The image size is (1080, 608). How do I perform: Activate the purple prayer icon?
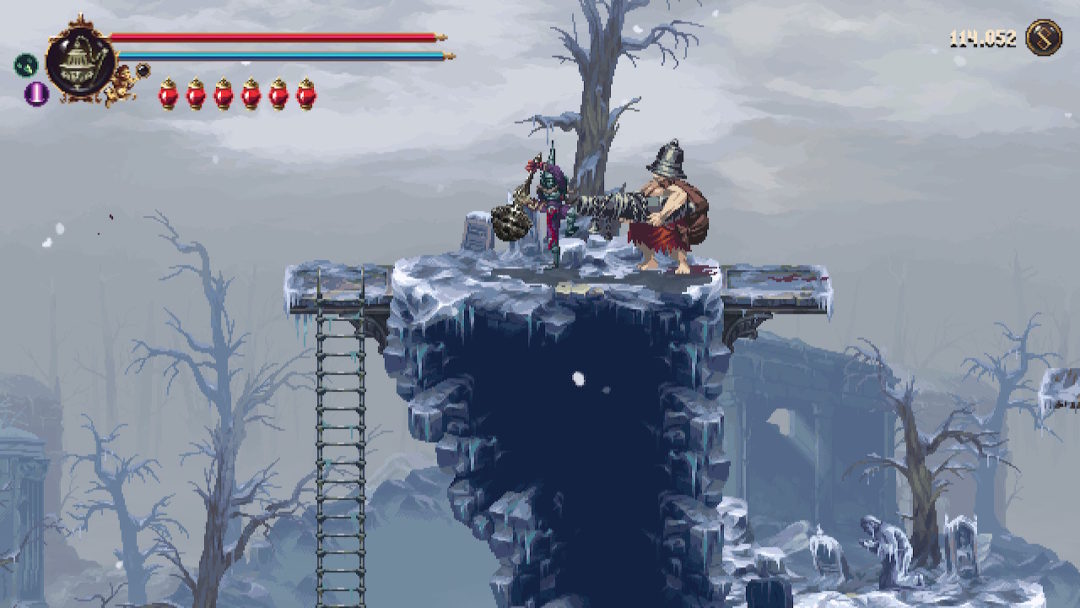36,94
